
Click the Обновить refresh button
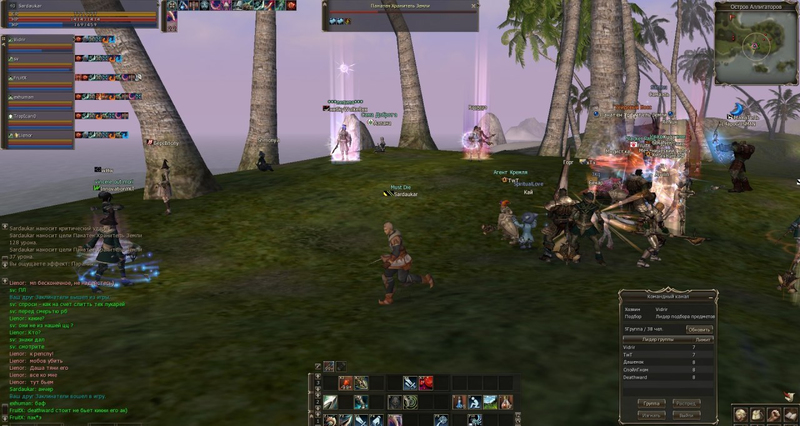coord(699,329)
